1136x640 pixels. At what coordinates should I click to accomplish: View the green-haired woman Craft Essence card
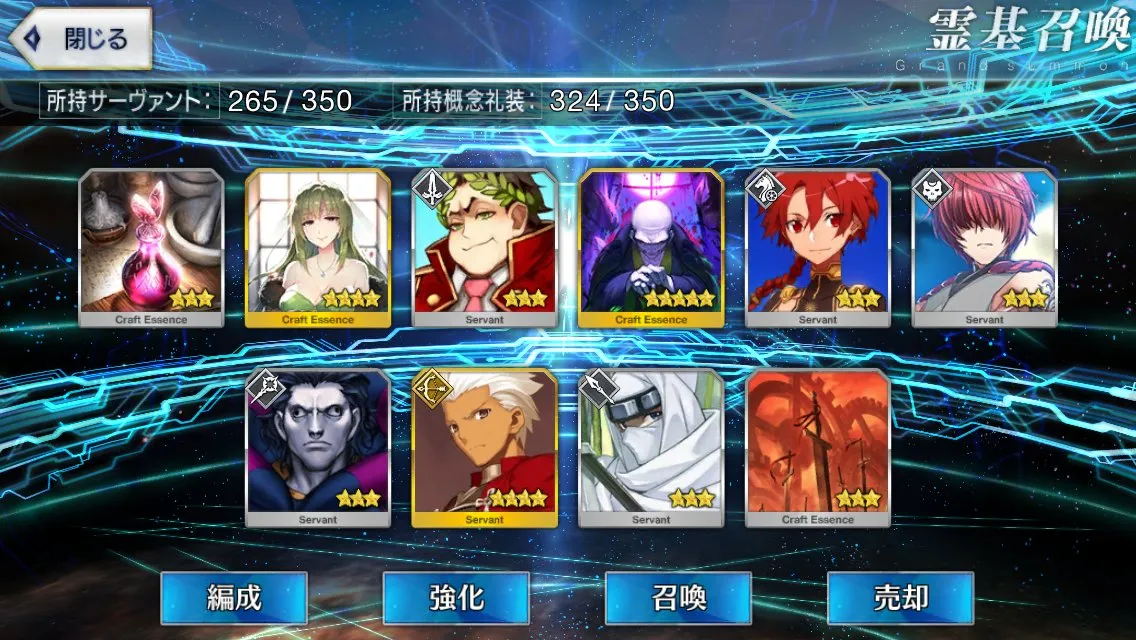[318, 247]
